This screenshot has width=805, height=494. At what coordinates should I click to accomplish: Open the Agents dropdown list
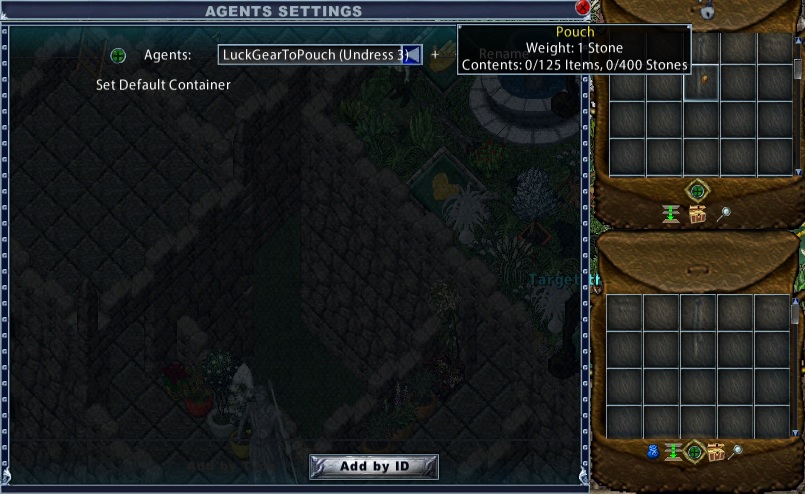tap(412, 55)
